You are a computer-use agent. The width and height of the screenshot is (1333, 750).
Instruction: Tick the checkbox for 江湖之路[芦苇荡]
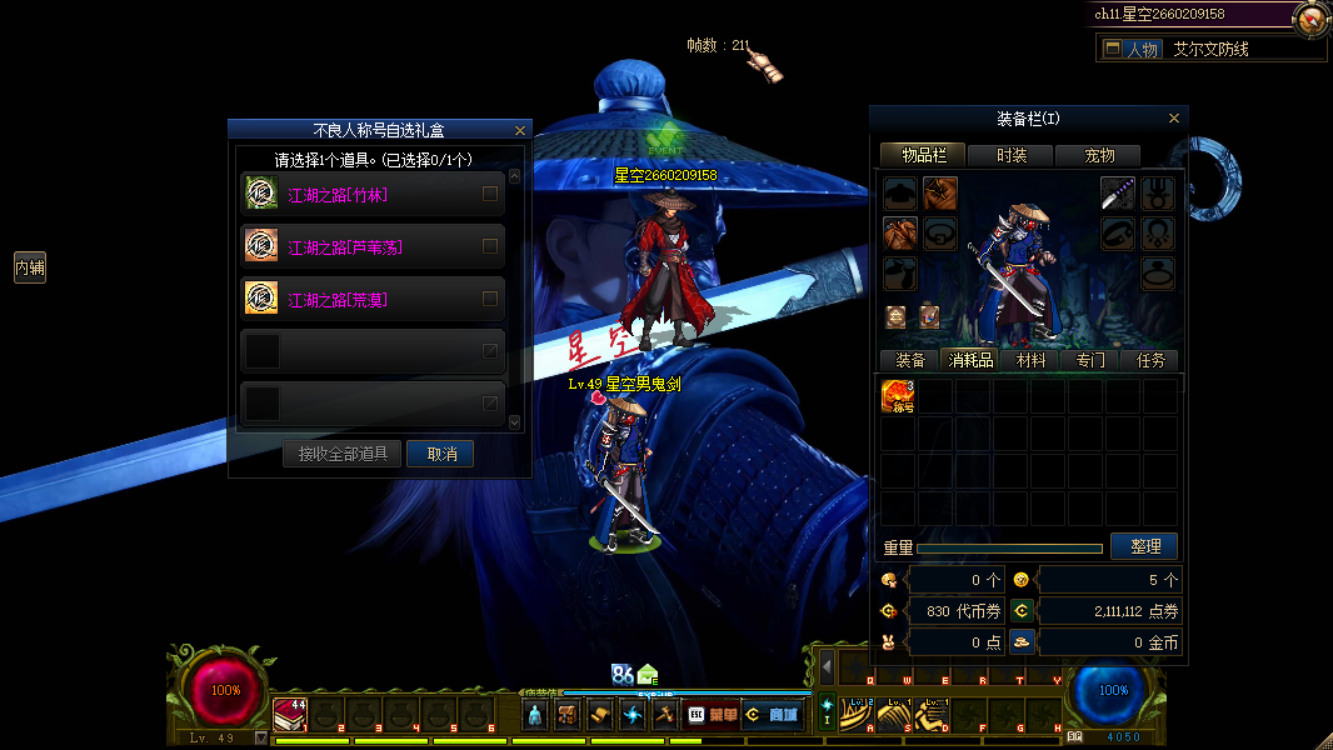[x=490, y=246]
